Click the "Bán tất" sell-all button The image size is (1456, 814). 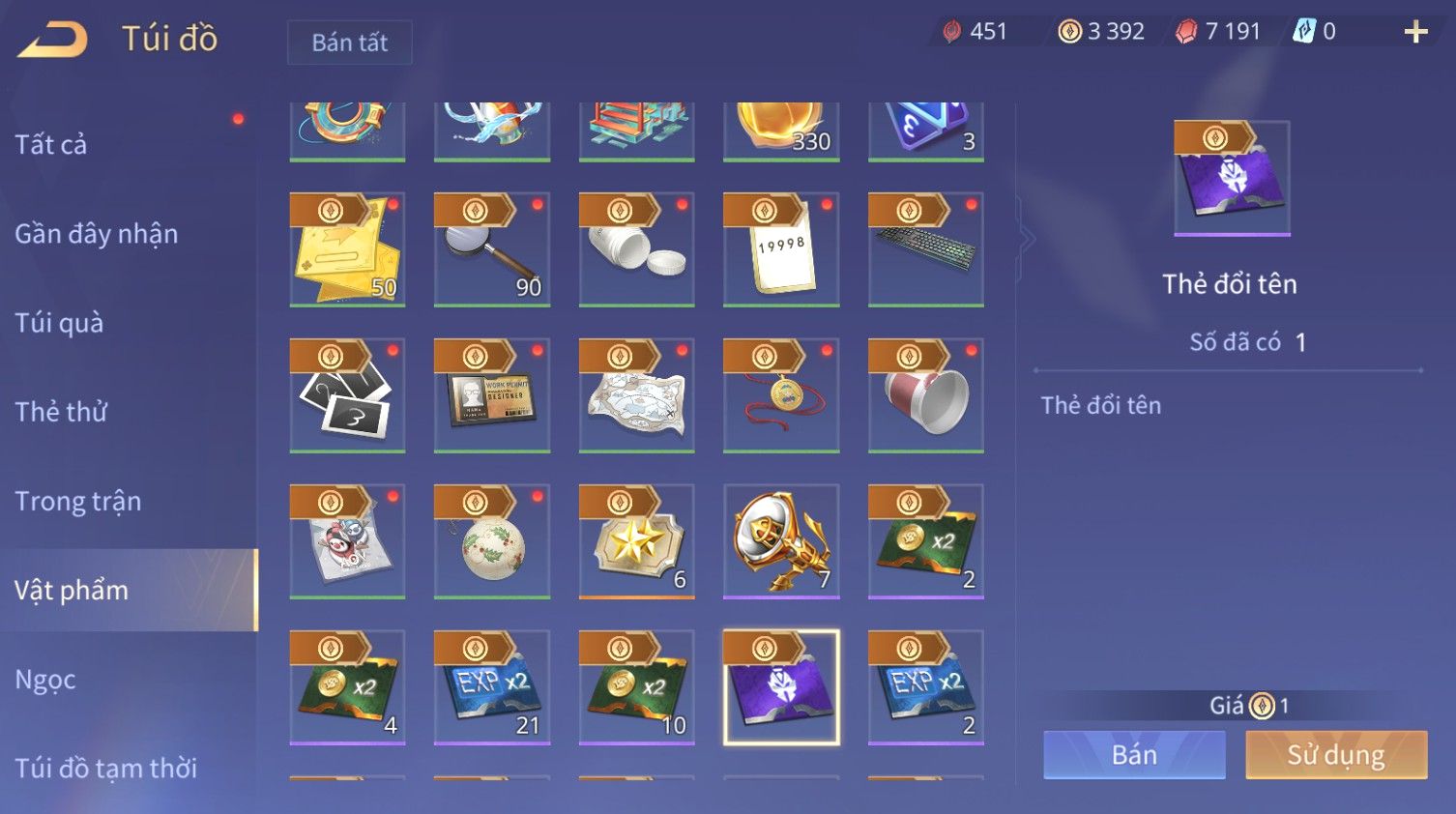click(x=349, y=43)
